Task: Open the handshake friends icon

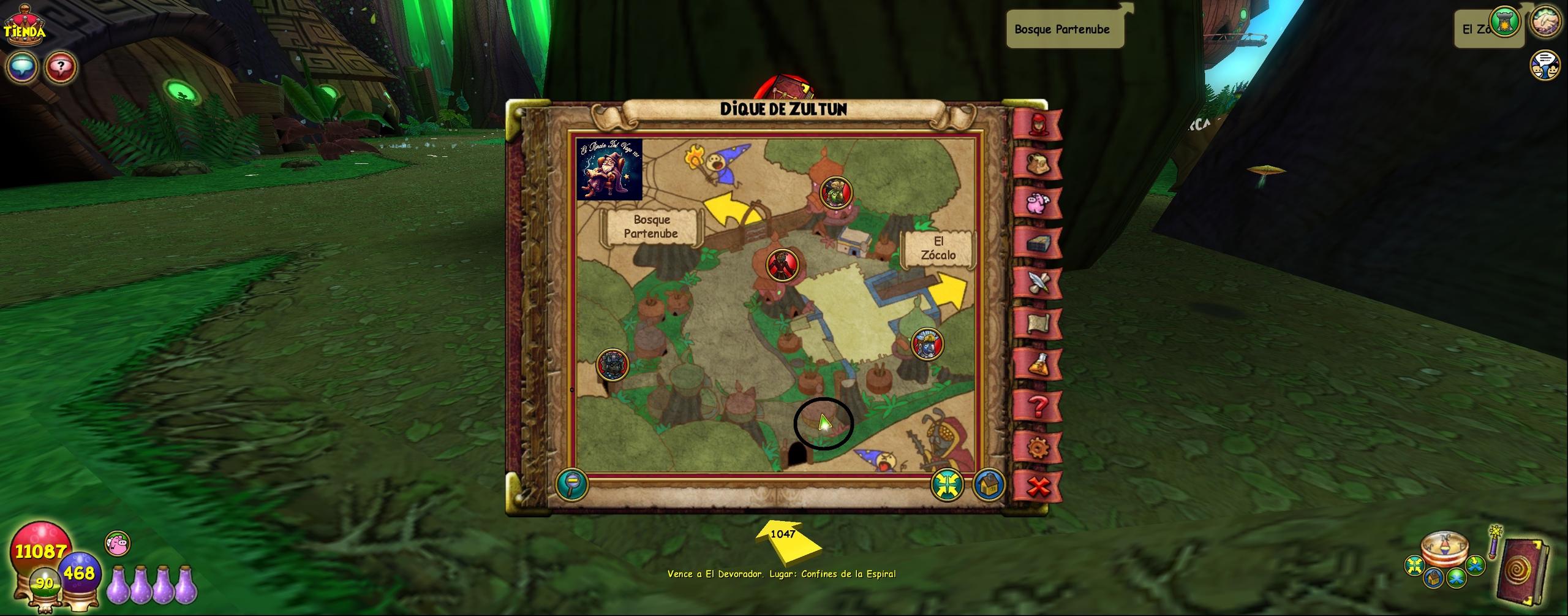Action: (1545, 21)
